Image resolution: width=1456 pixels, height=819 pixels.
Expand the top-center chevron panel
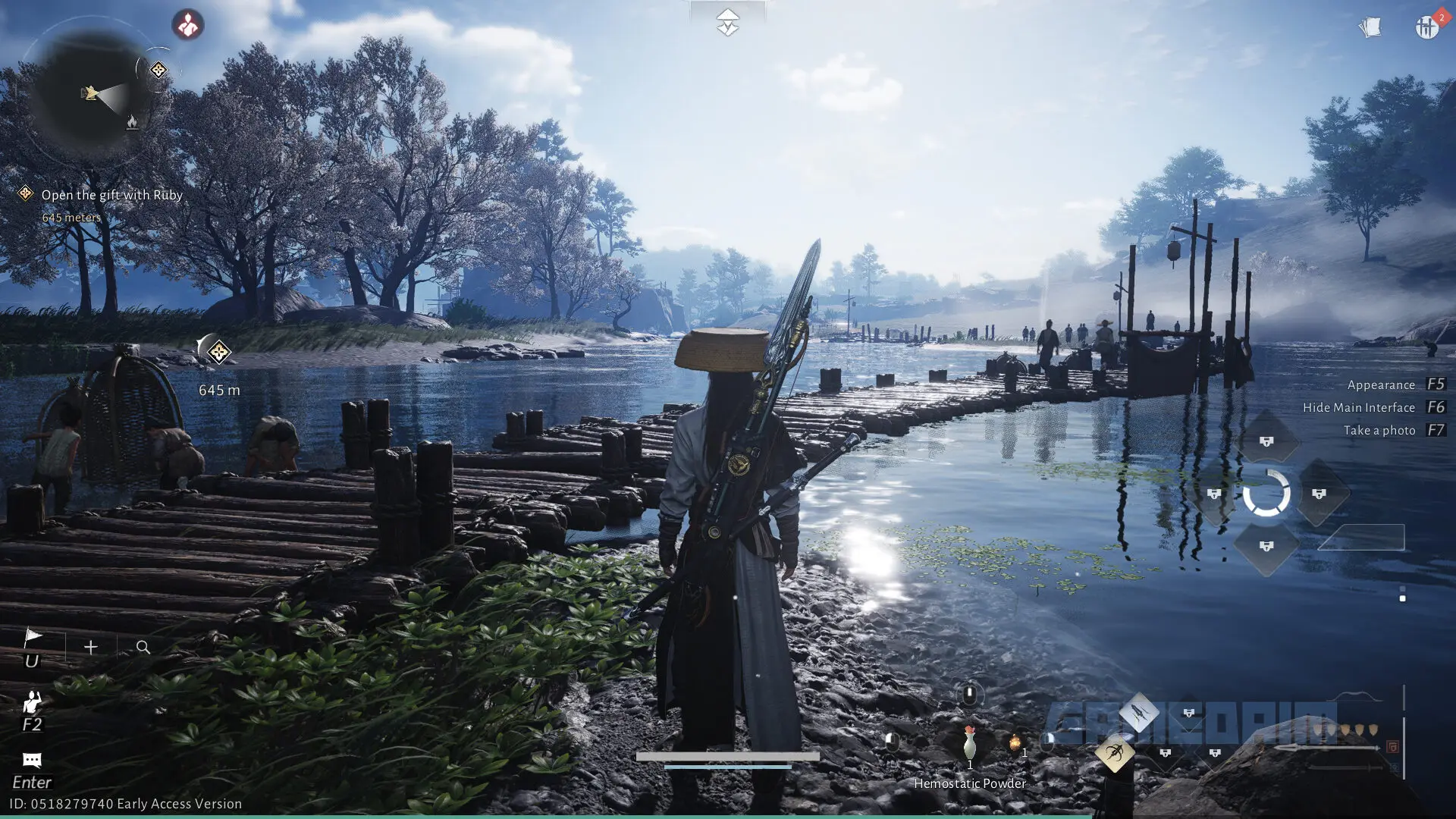click(728, 21)
